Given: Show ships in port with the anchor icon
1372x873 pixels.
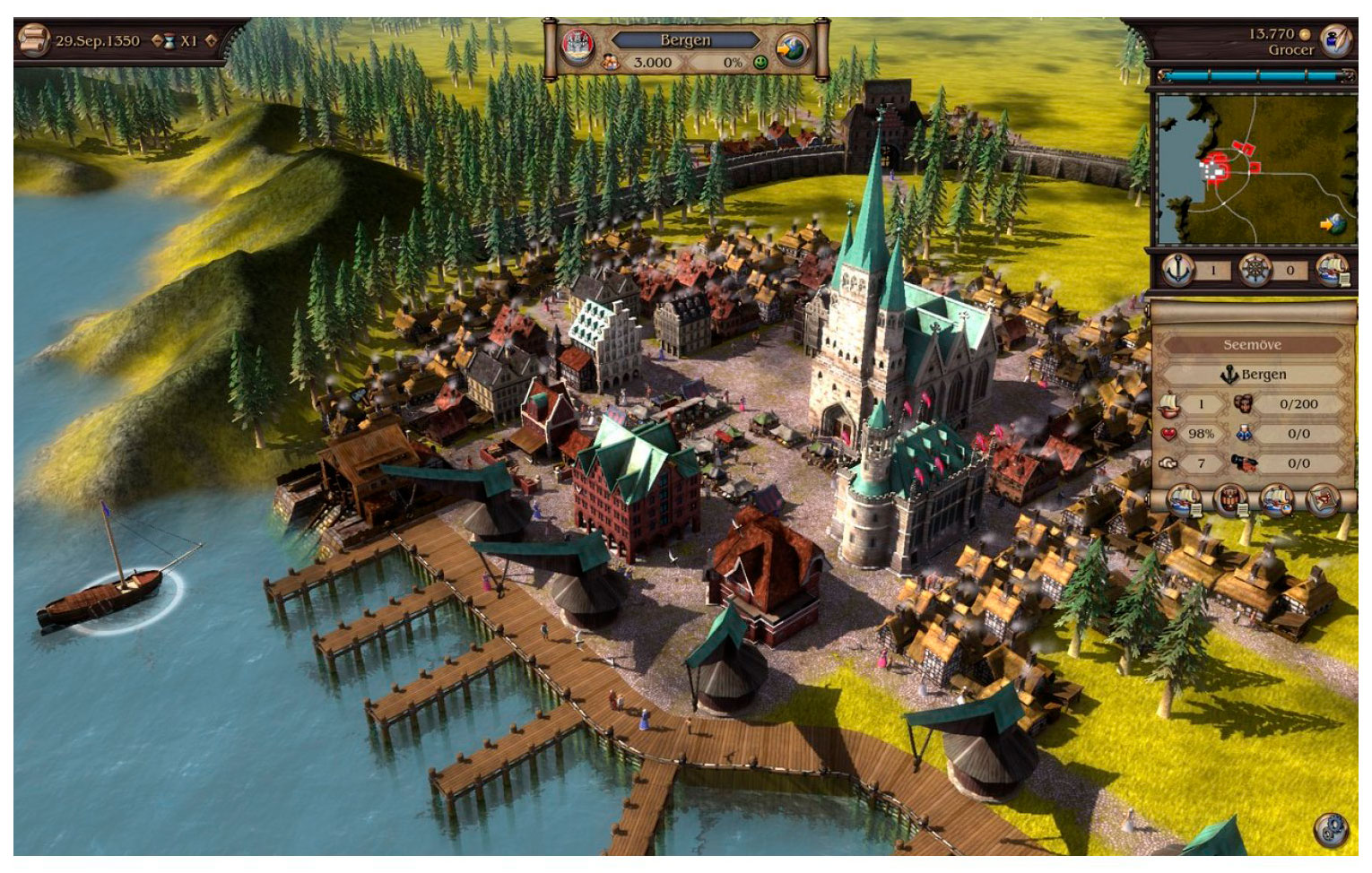Looking at the screenshot, I should point(1177,269).
